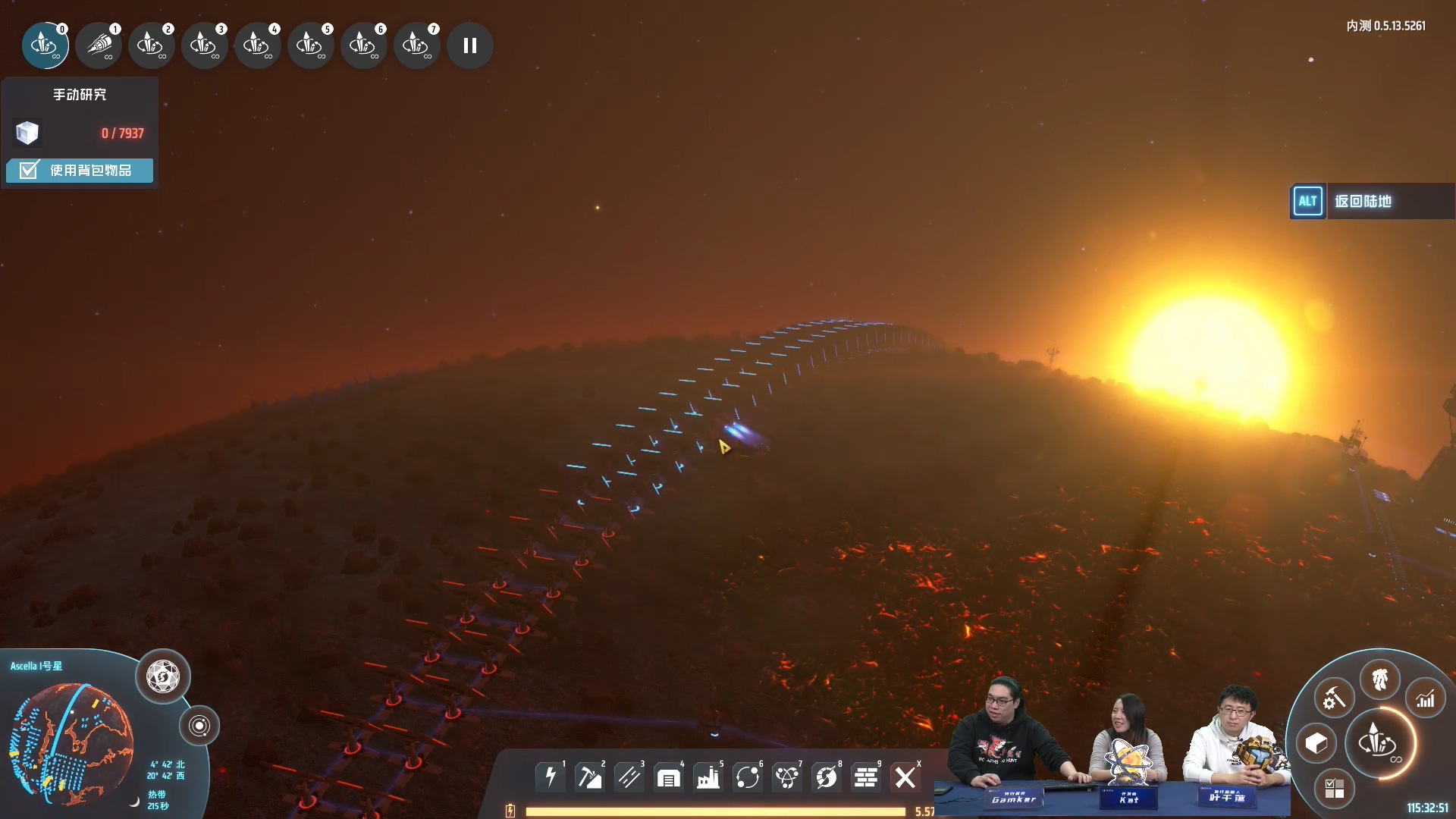Open the lightning bolt power build category

coord(551,777)
